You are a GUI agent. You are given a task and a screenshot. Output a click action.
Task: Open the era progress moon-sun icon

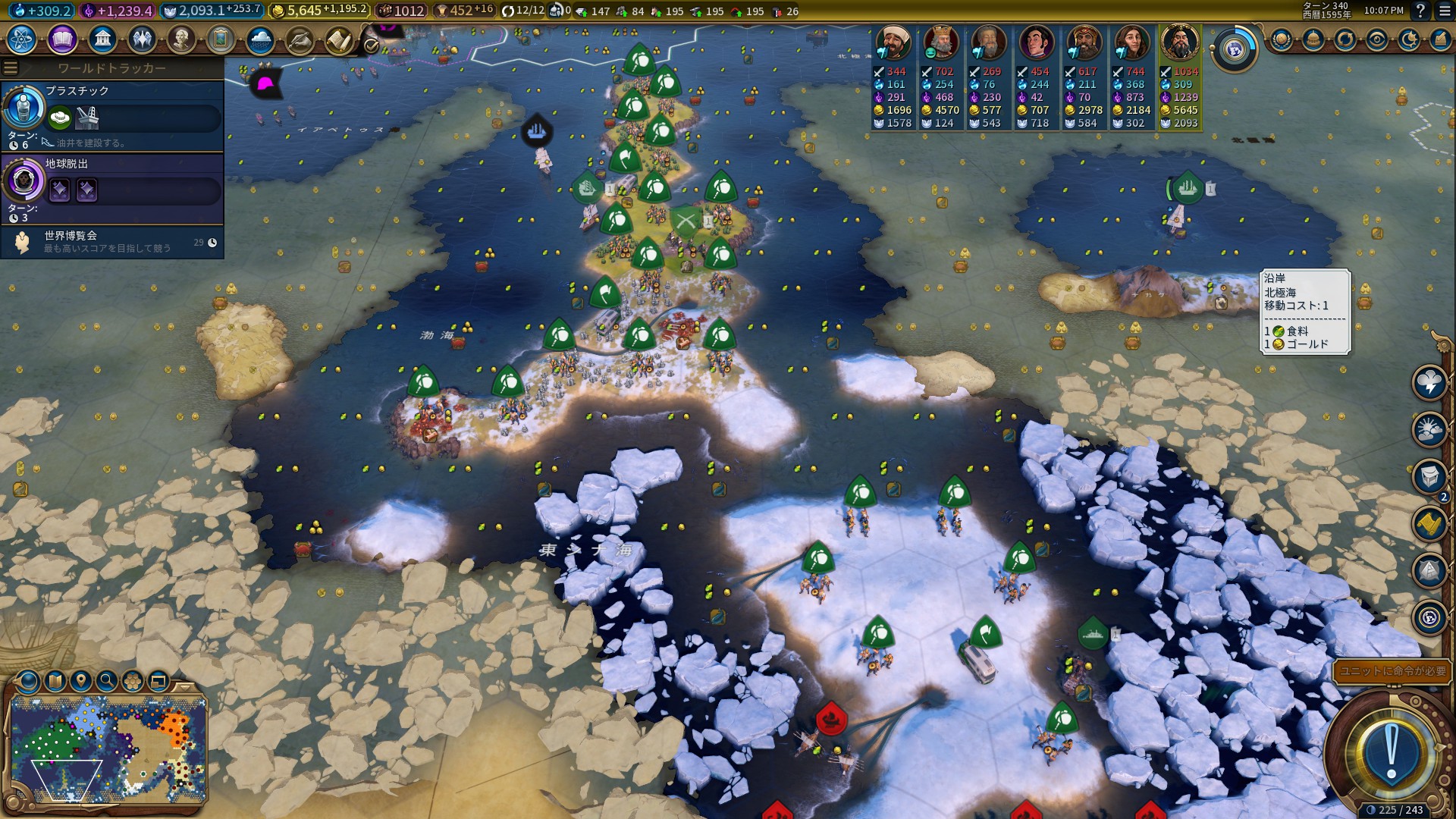point(1409,39)
